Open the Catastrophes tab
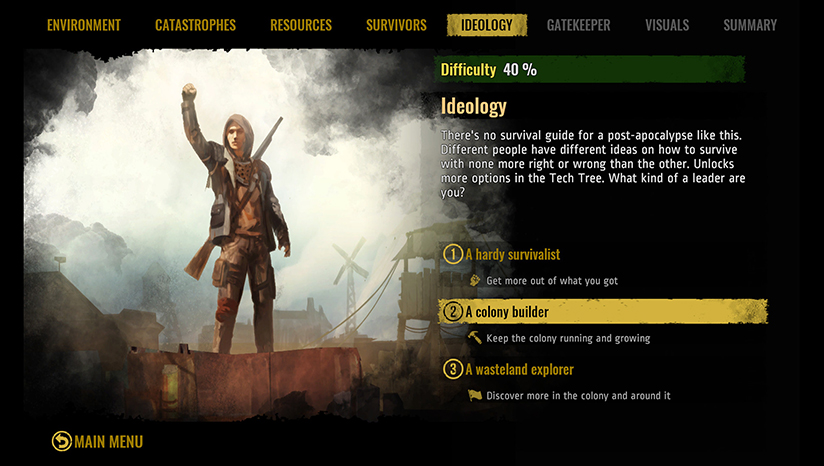 (196, 25)
